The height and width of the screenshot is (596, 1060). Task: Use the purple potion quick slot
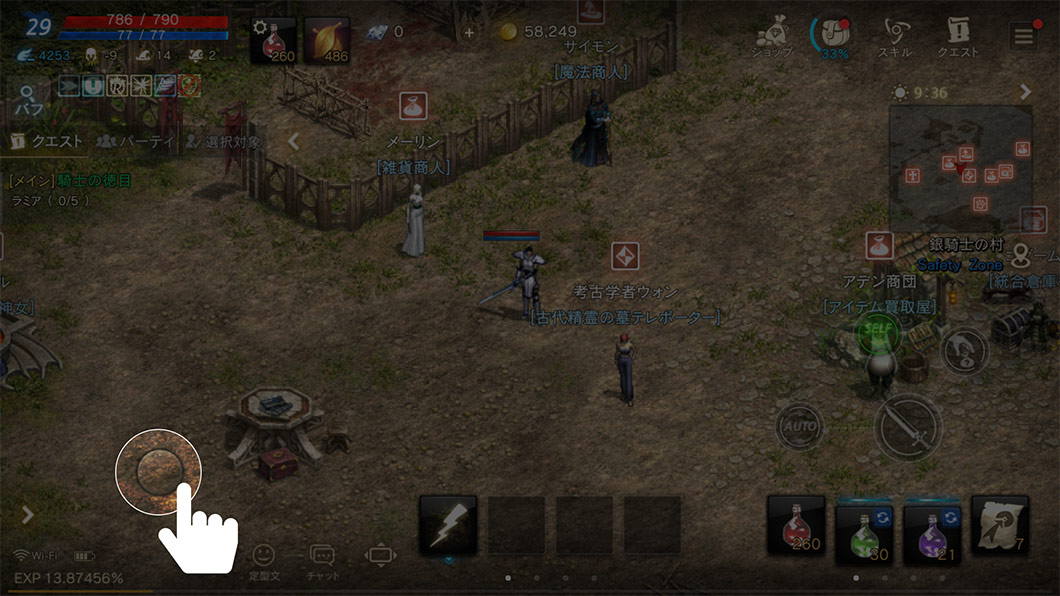tap(931, 527)
